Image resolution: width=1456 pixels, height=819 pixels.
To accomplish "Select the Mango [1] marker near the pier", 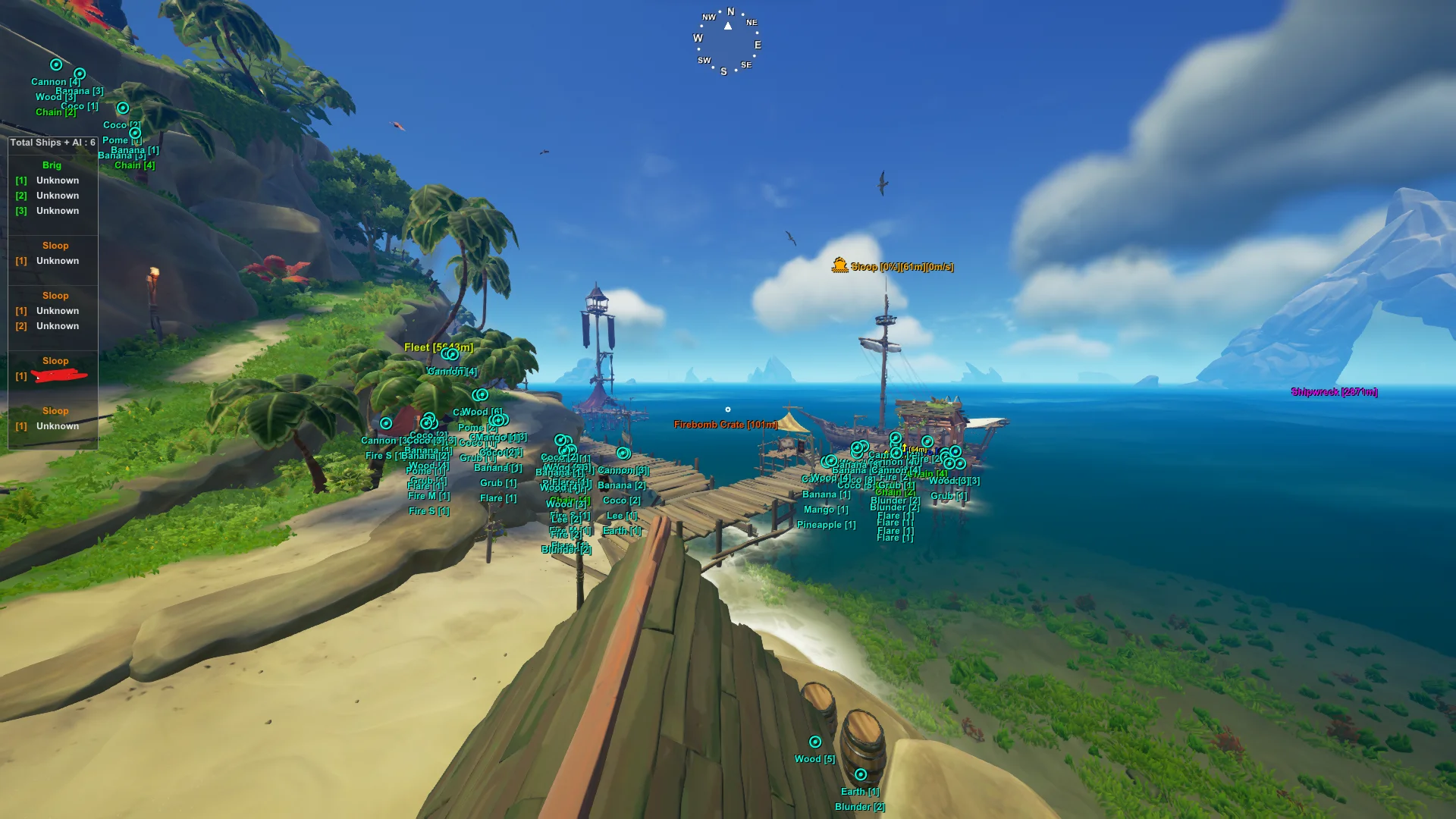I will pyautogui.click(x=826, y=509).
